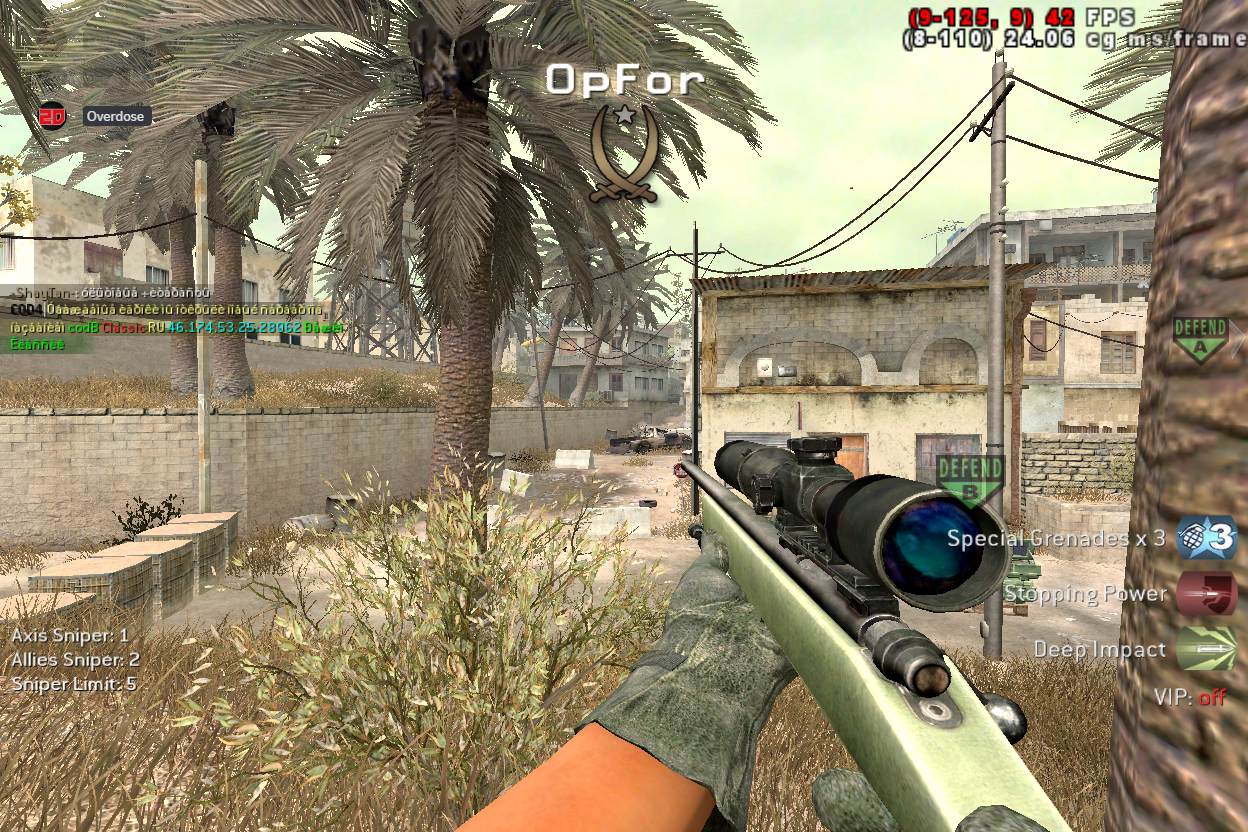
Task: Click the chat message with the server address
Action: [176, 327]
